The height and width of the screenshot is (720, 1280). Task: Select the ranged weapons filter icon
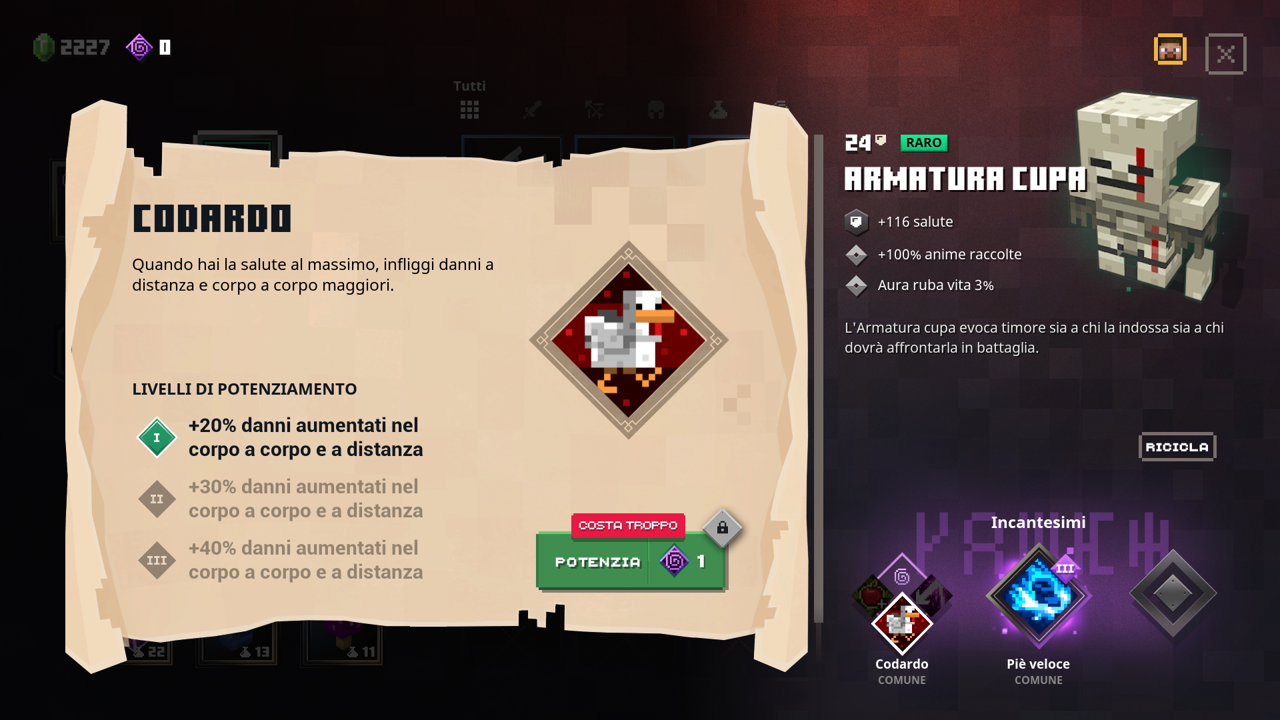pos(595,110)
